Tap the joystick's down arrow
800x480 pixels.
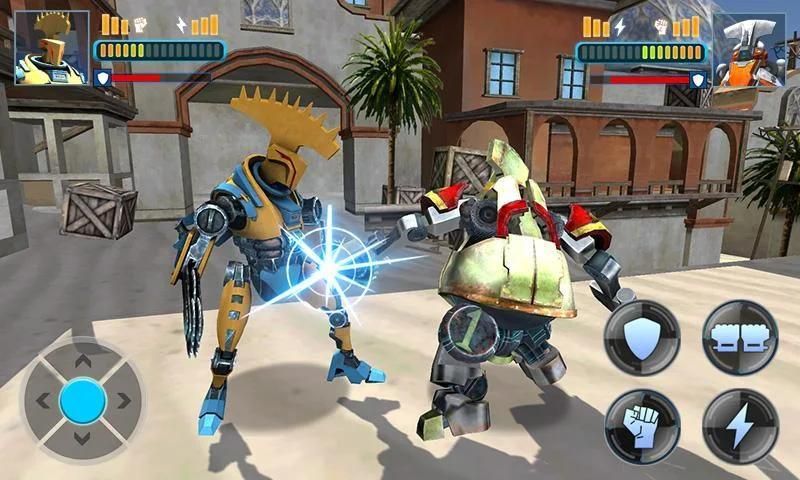(83, 442)
